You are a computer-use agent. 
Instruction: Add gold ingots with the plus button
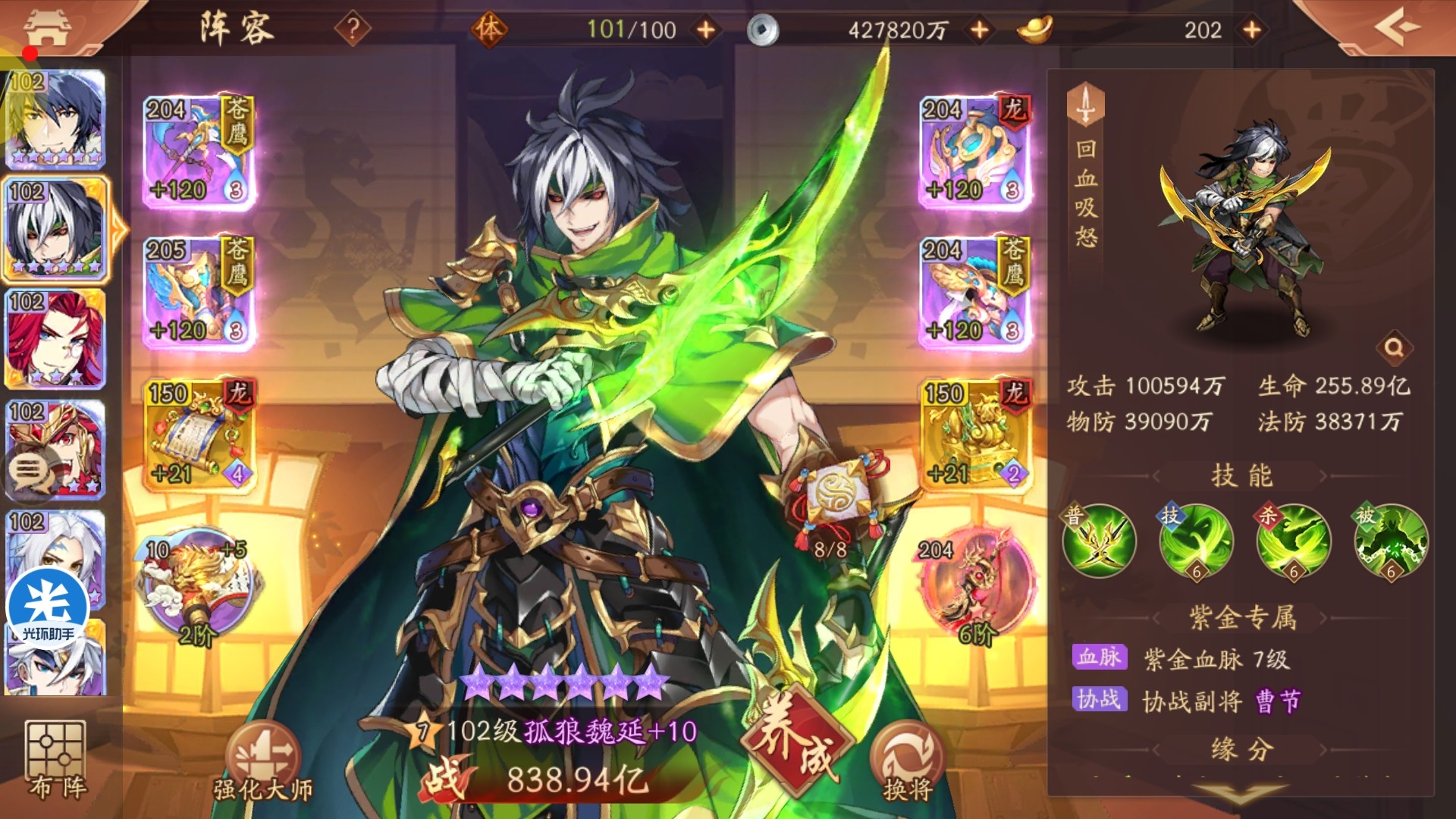click(1252, 30)
